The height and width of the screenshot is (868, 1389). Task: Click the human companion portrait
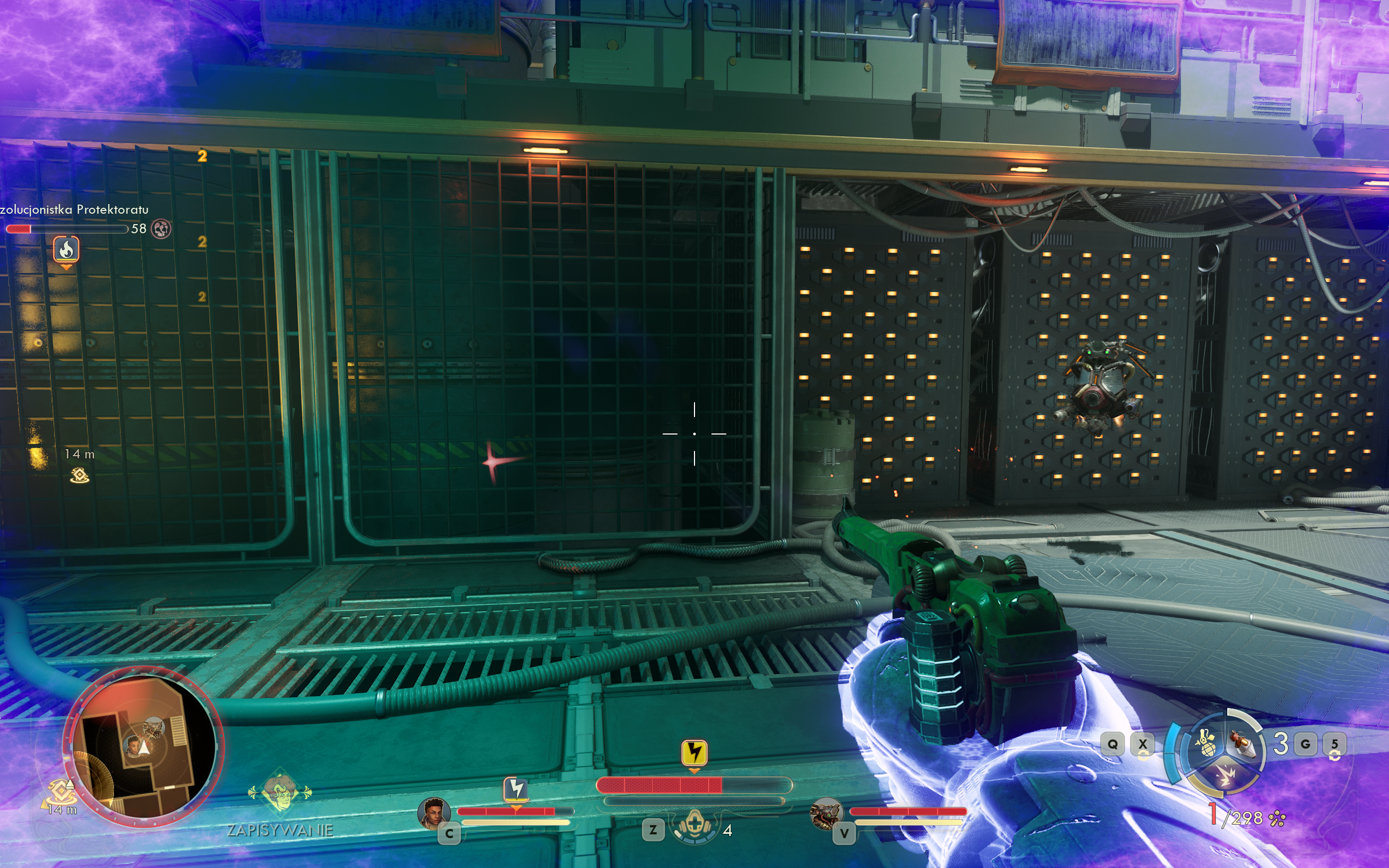point(434,813)
